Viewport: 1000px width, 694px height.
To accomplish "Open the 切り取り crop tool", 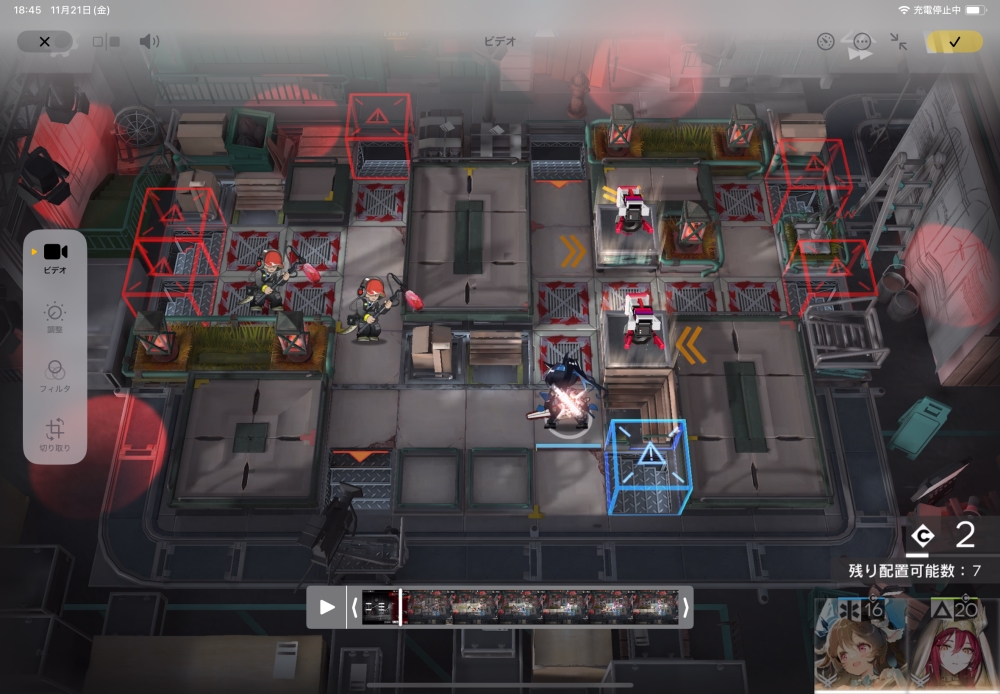I will (55, 433).
